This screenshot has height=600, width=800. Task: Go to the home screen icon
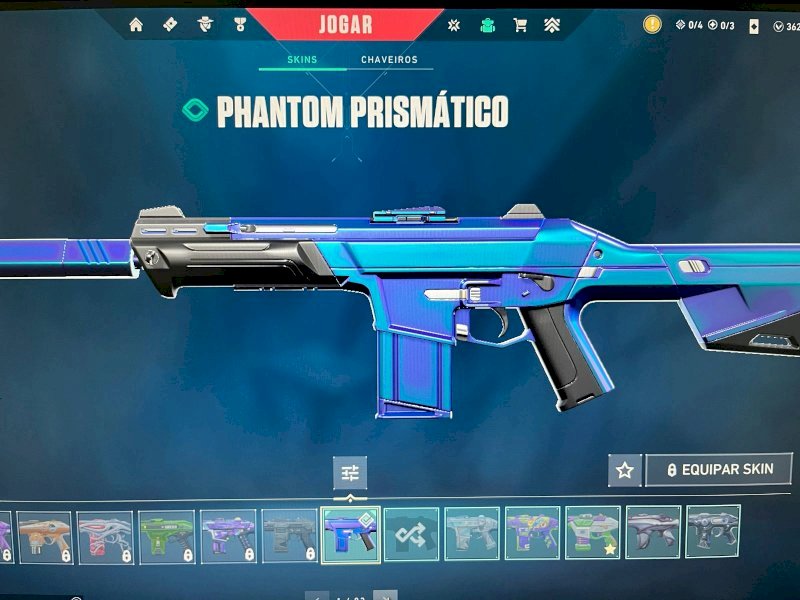(x=136, y=25)
